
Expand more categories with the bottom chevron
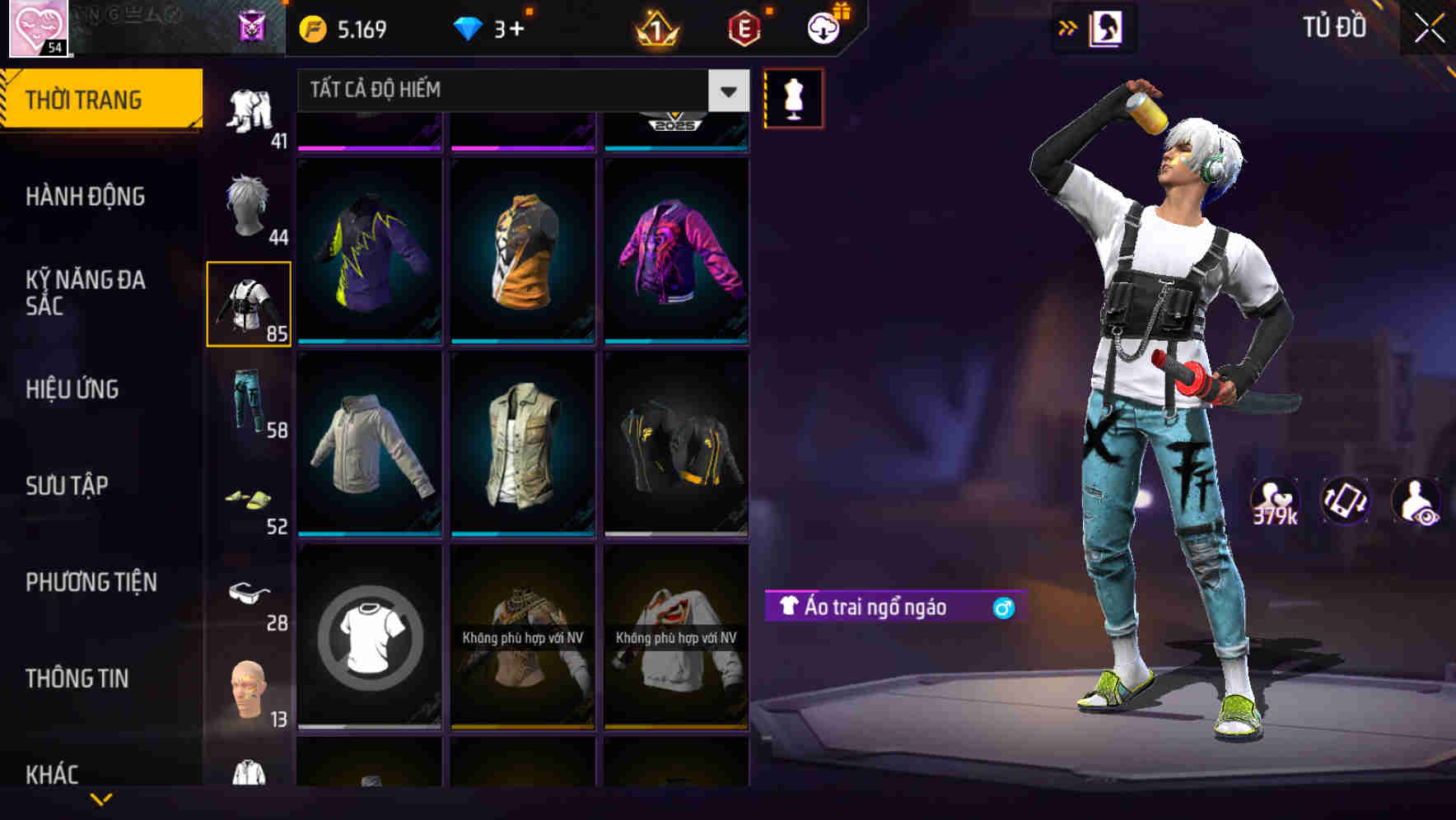coord(102,799)
